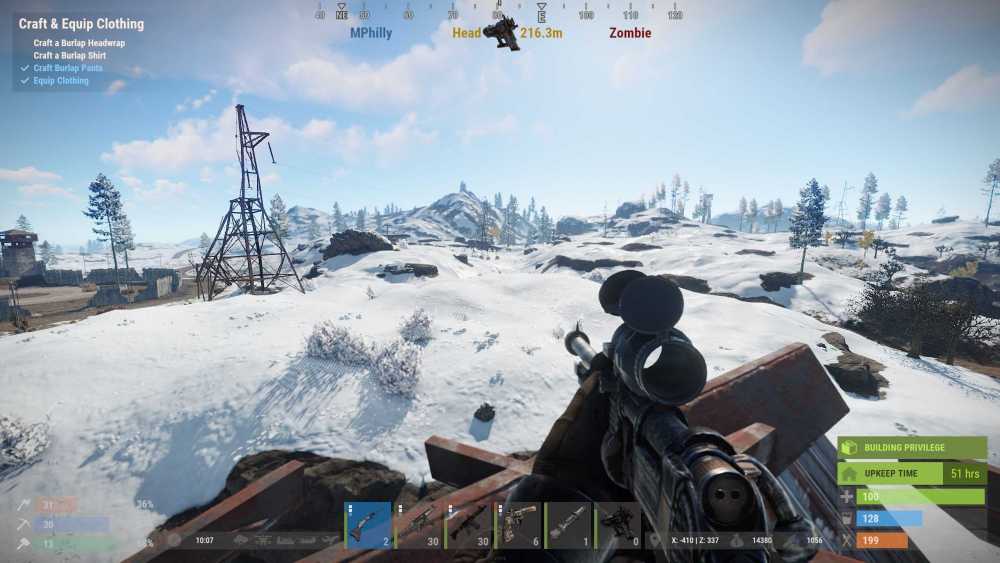
Task: Open the Craft & Equip Clothing mission tracker
Action: coord(82,24)
